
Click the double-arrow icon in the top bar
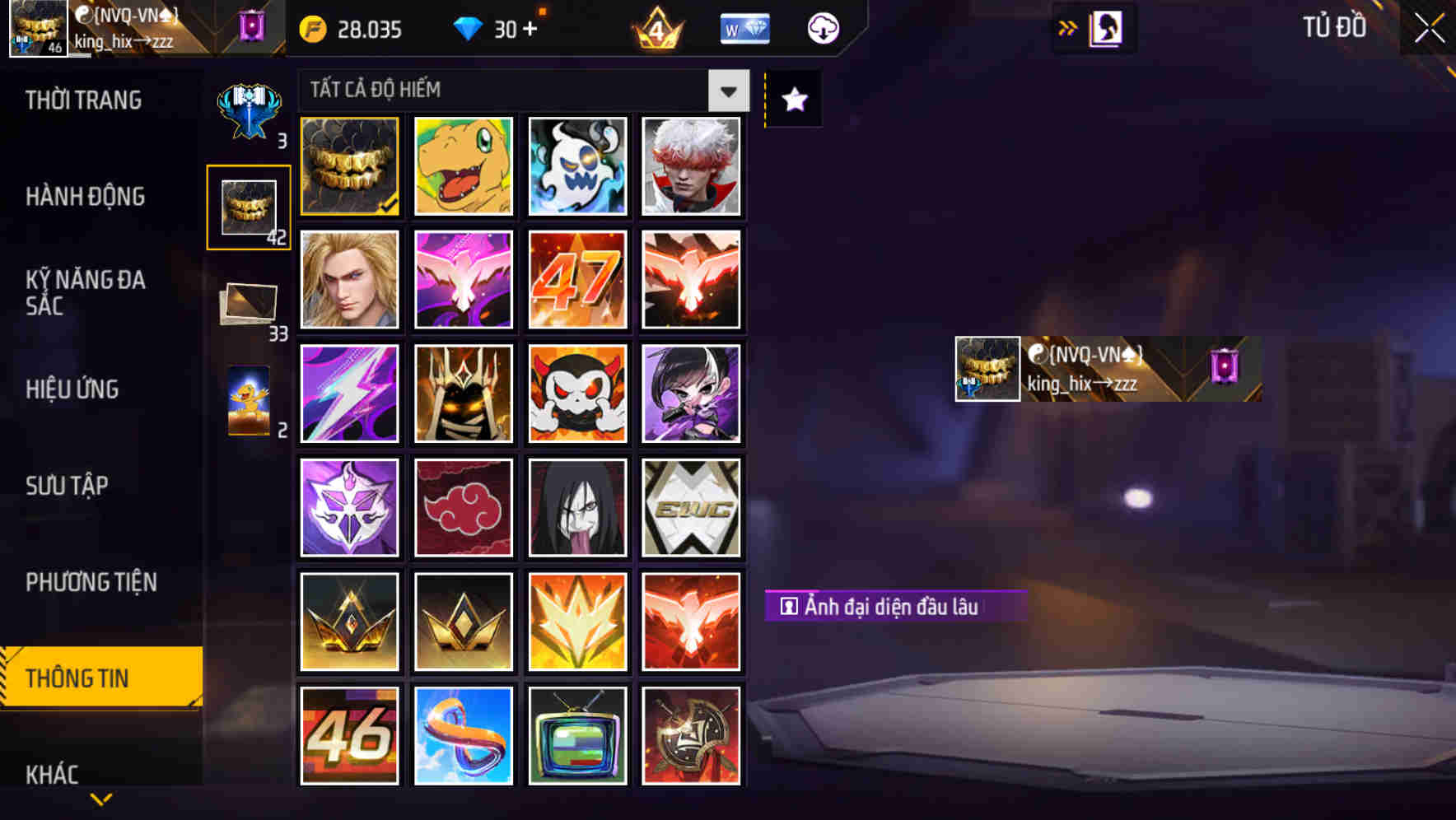coord(1068,26)
